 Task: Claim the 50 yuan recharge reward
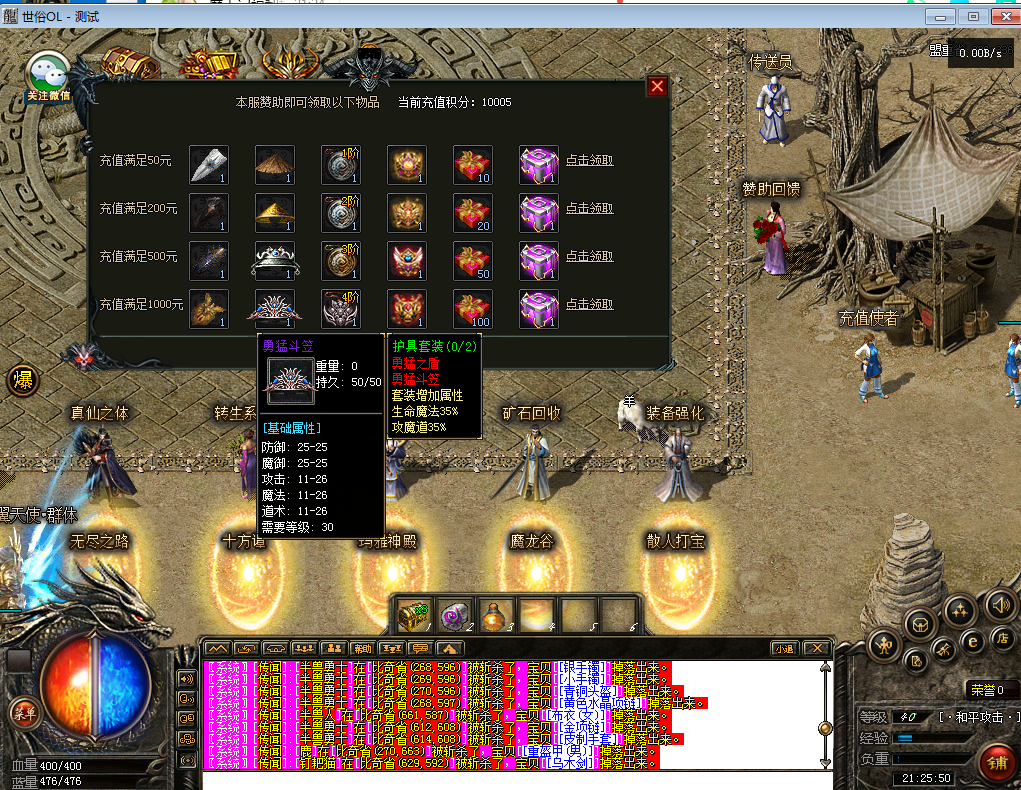(x=589, y=160)
